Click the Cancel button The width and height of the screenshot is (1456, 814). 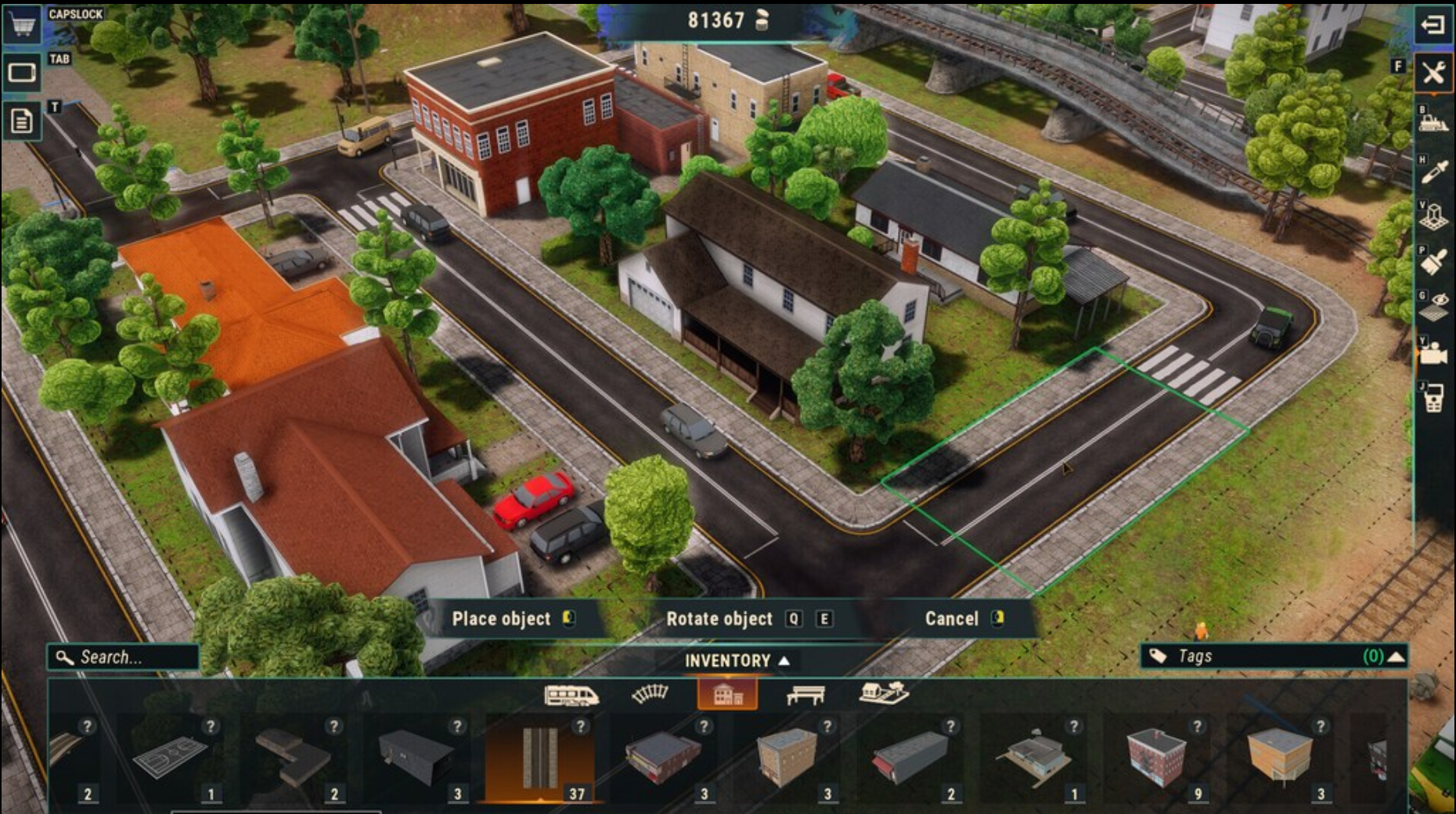954,619
